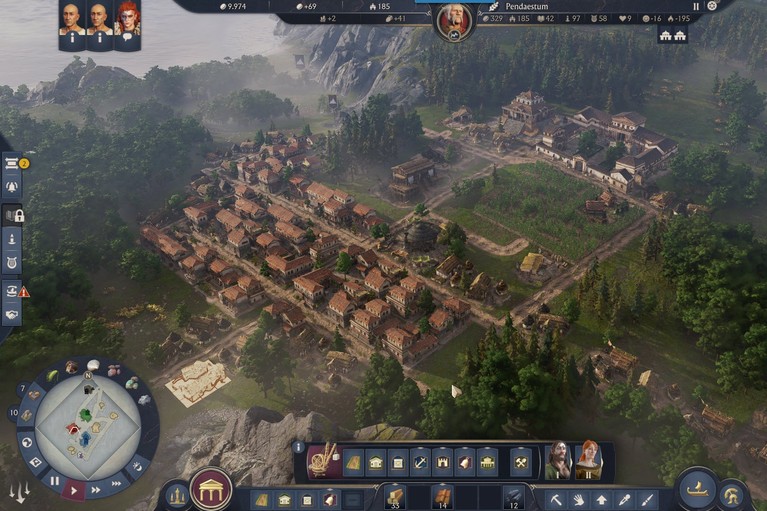Screen dimensions: 767x511
Task: Pause the game speed on the minimap ring
Action: (x=55, y=480)
